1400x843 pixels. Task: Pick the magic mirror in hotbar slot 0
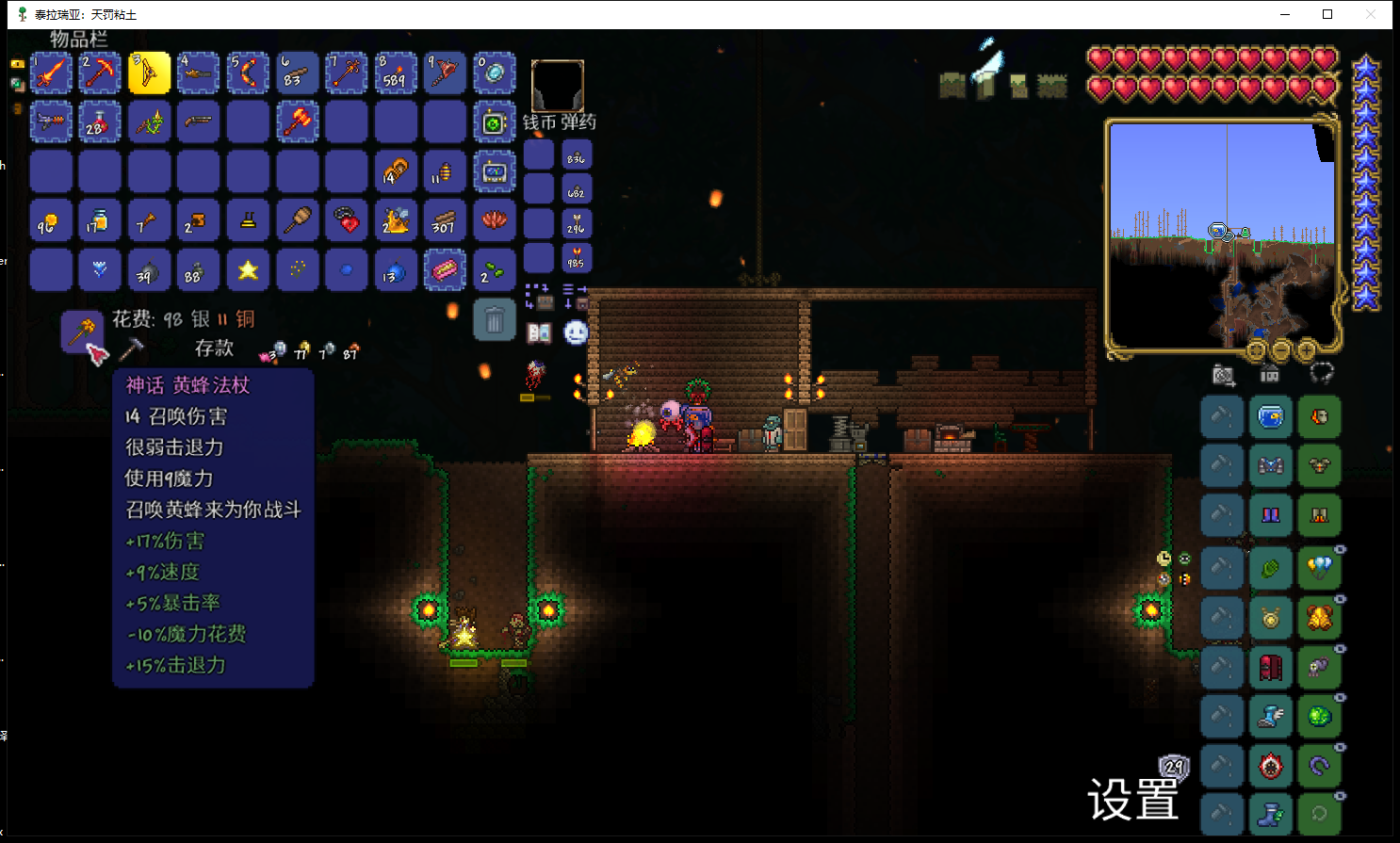494,73
